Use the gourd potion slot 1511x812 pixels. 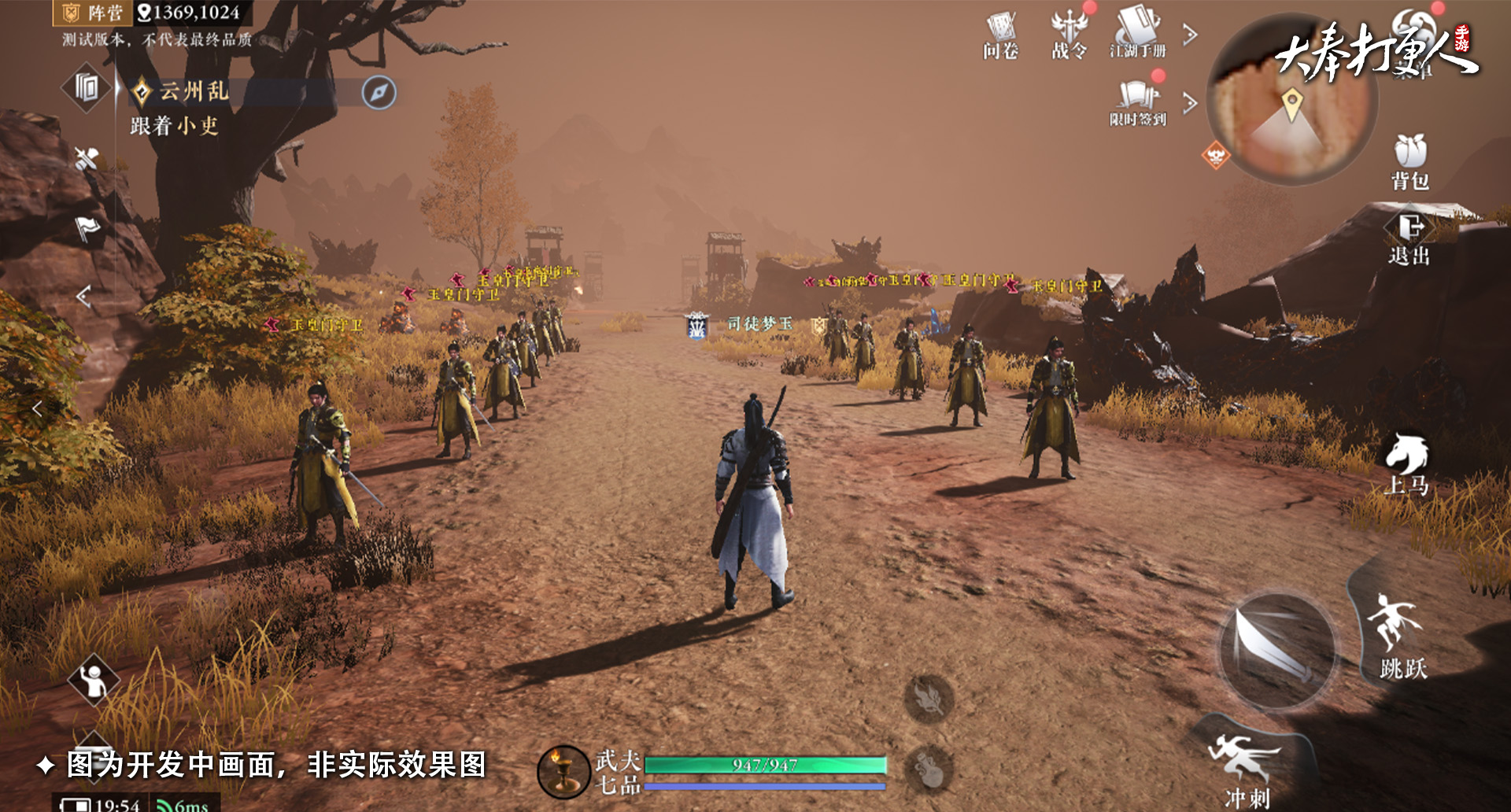(x=929, y=766)
